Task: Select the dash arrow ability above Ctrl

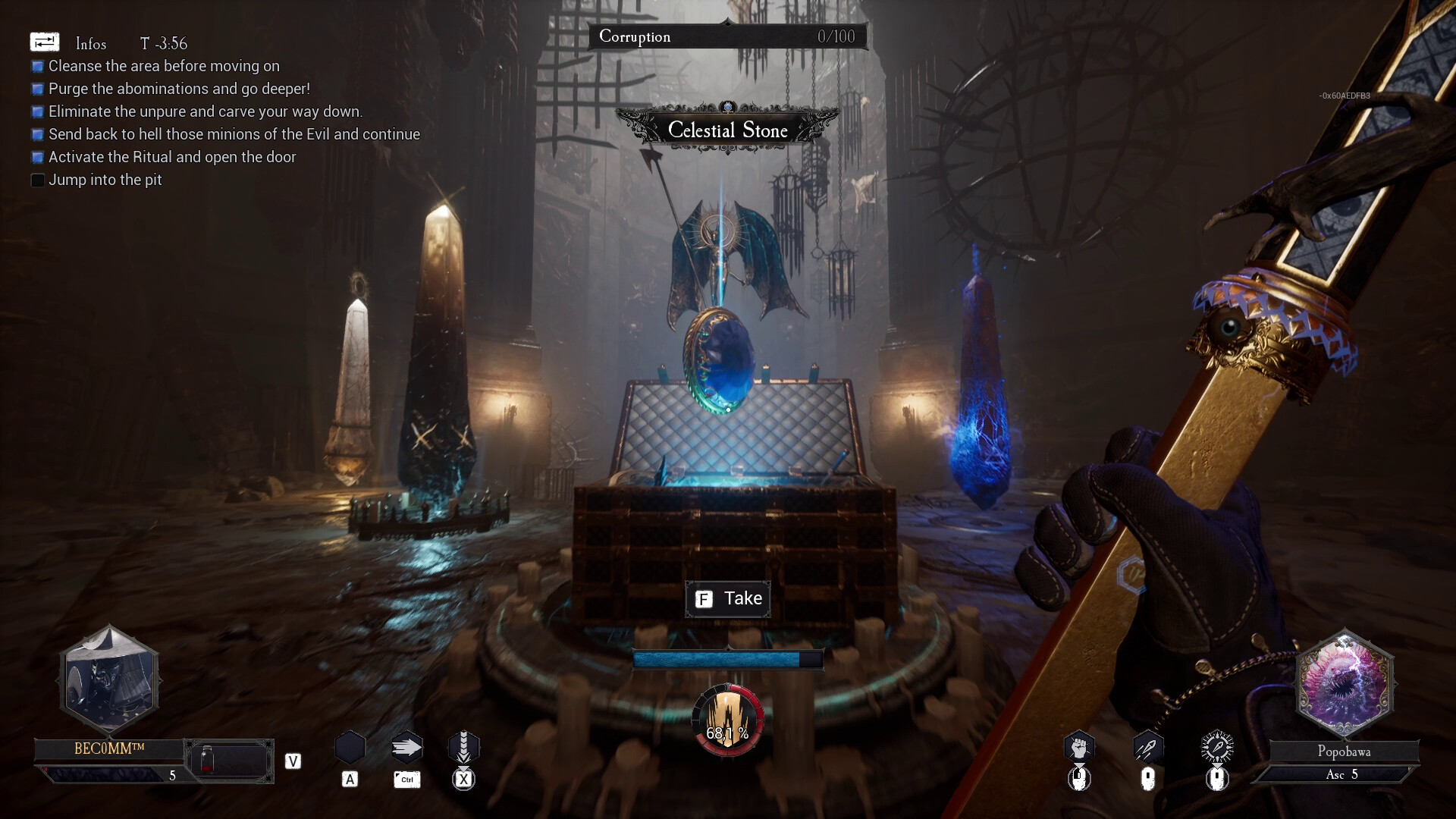Action: click(x=406, y=746)
